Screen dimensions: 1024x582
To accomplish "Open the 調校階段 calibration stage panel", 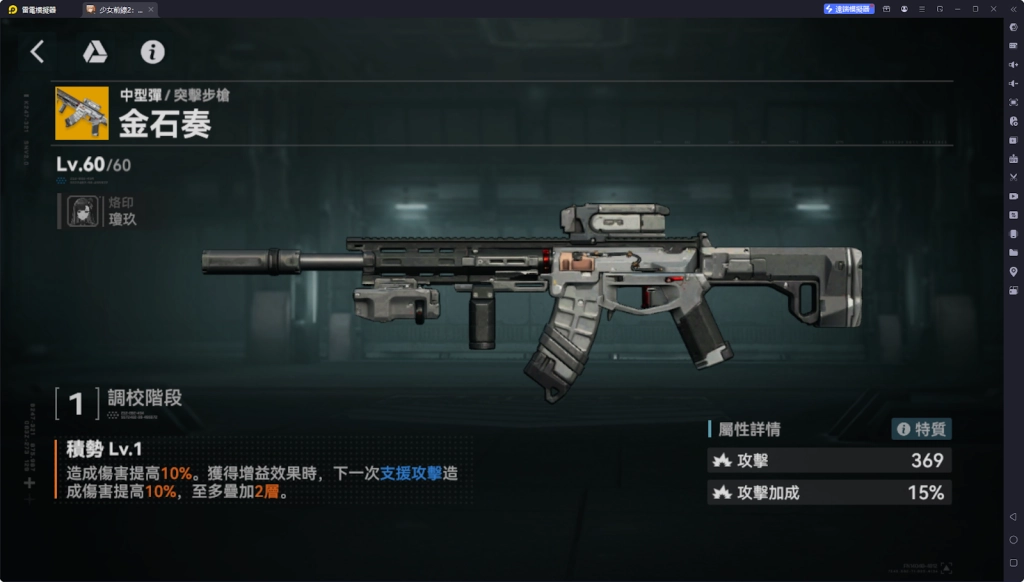I will pyautogui.click(x=120, y=401).
